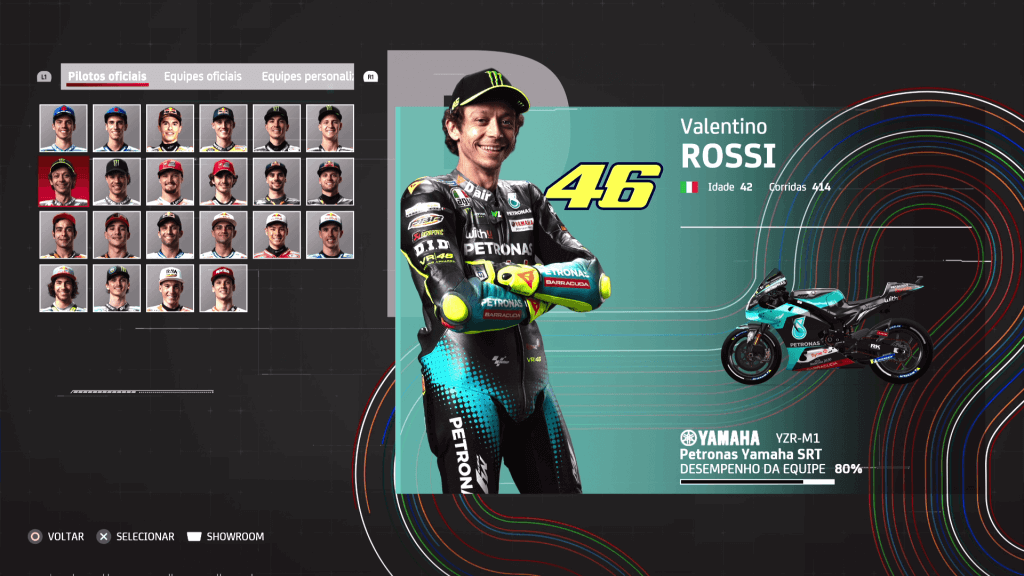This screenshot has height=576, width=1024.
Task: Open the Equipes personalizadas tab
Action: (306, 77)
